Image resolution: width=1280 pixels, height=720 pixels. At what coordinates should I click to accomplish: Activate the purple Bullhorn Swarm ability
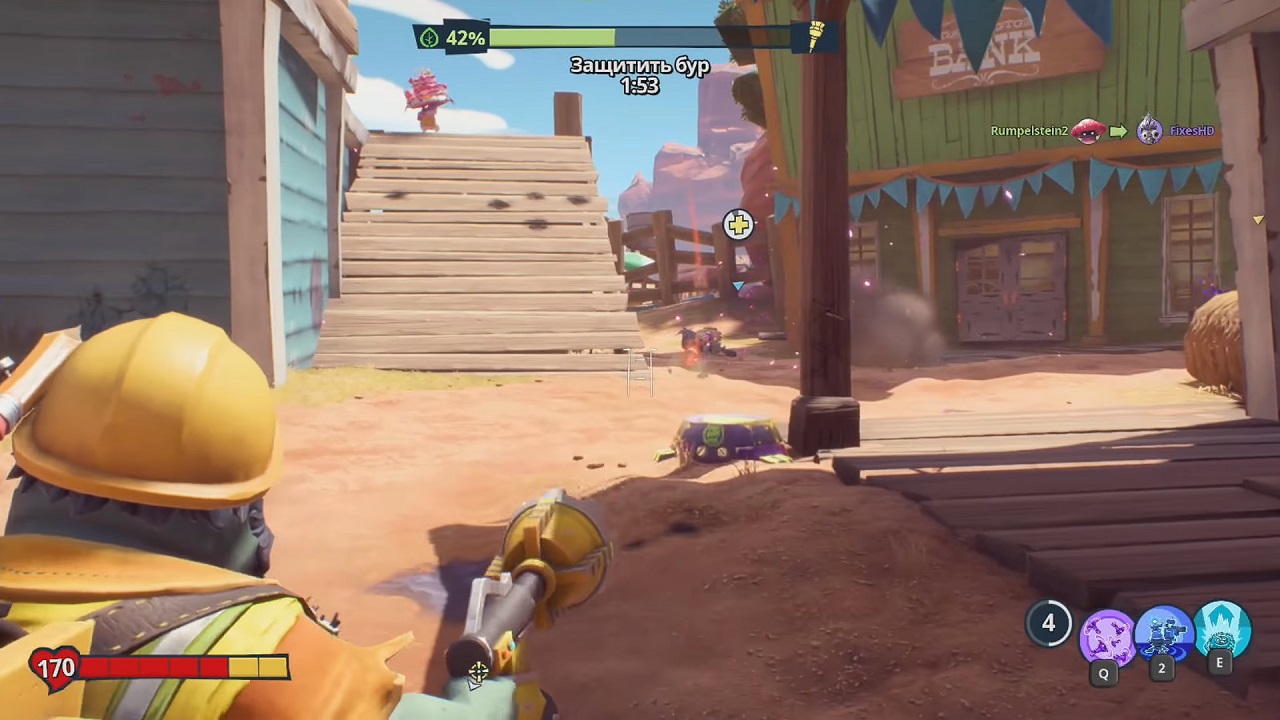pyautogui.click(x=1106, y=634)
